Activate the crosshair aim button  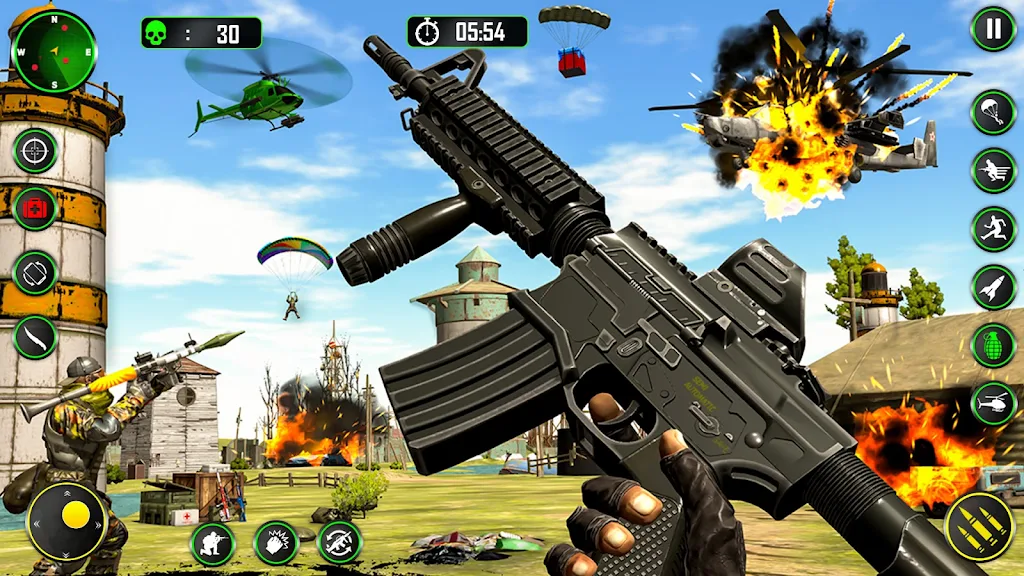click(x=35, y=151)
